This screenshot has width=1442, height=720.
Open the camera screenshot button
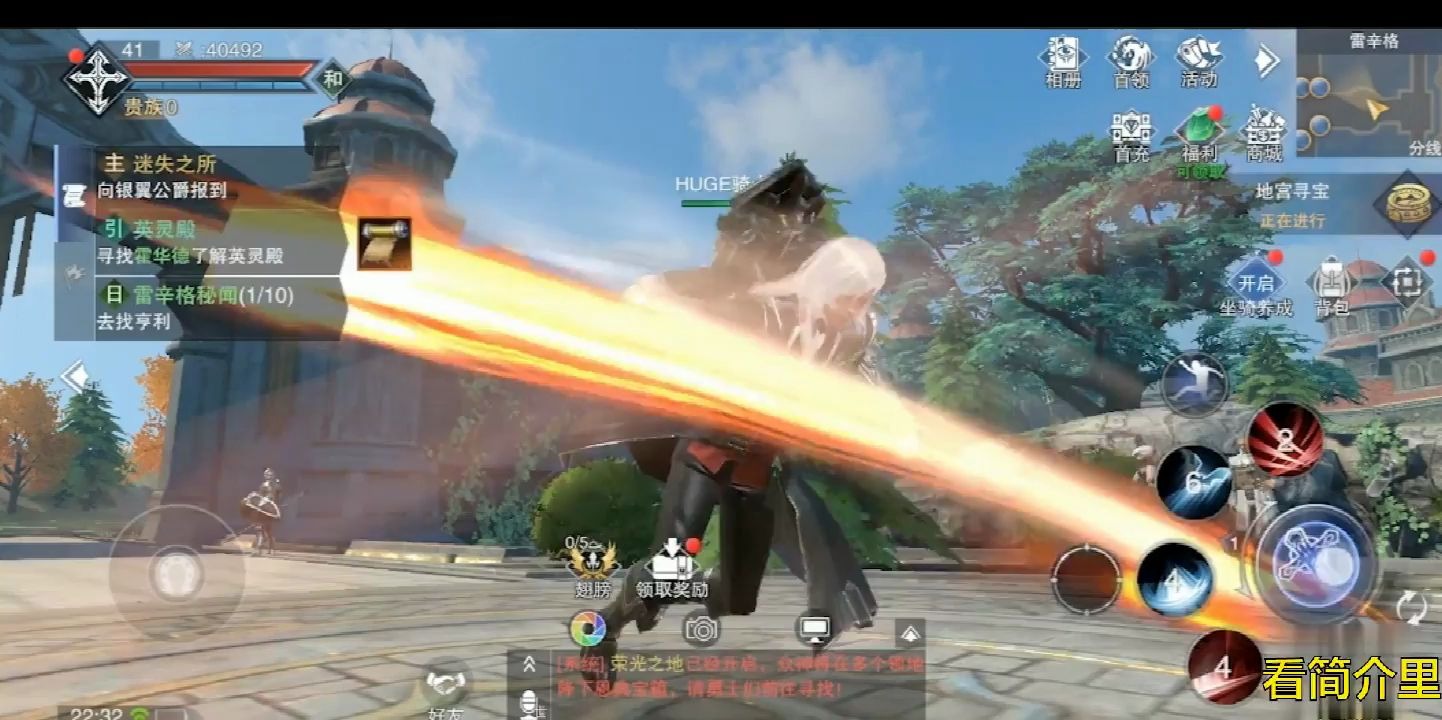pyautogui.click(x=702, y=629)
